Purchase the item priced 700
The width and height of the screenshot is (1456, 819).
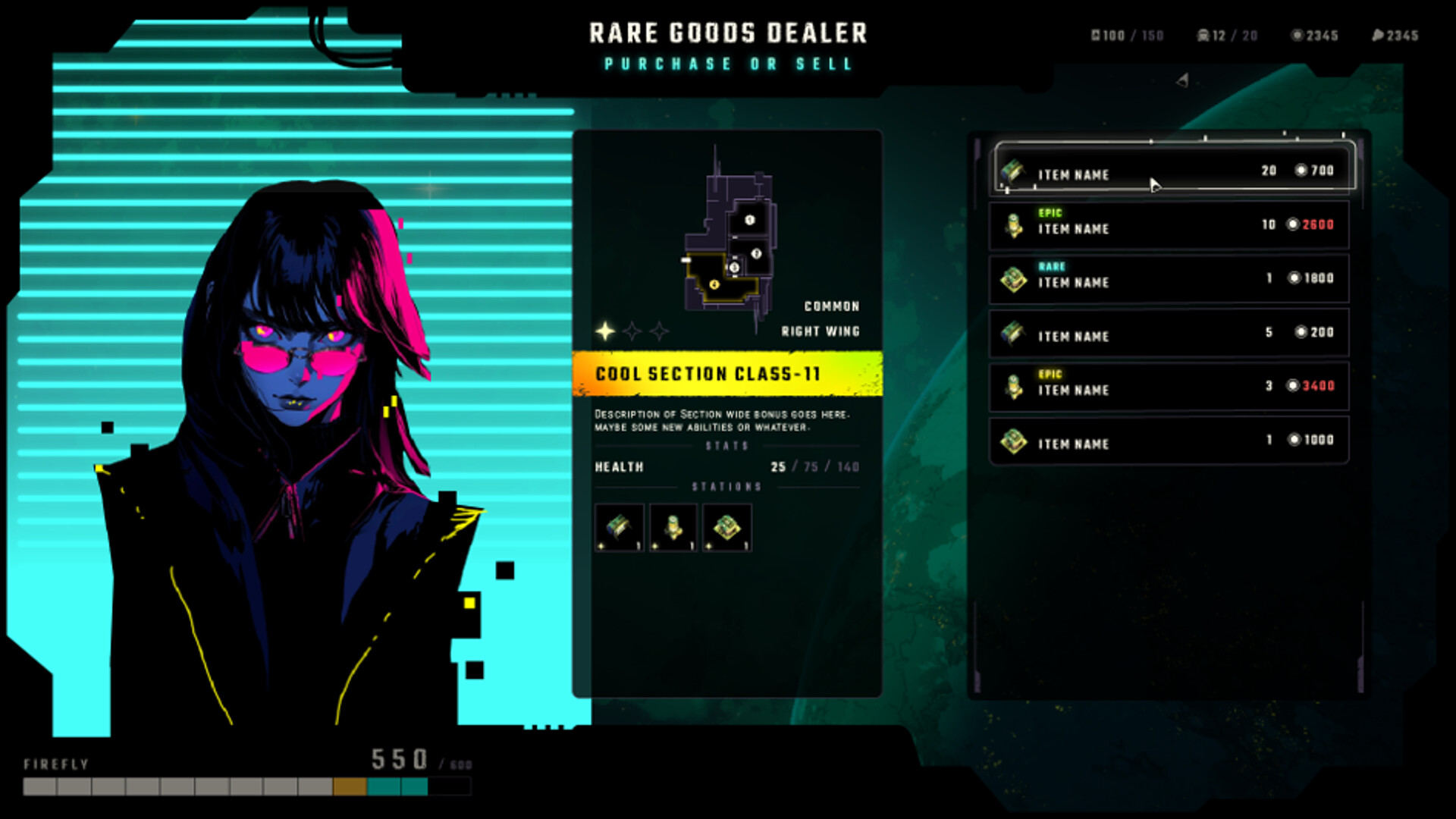(1168, 171)
